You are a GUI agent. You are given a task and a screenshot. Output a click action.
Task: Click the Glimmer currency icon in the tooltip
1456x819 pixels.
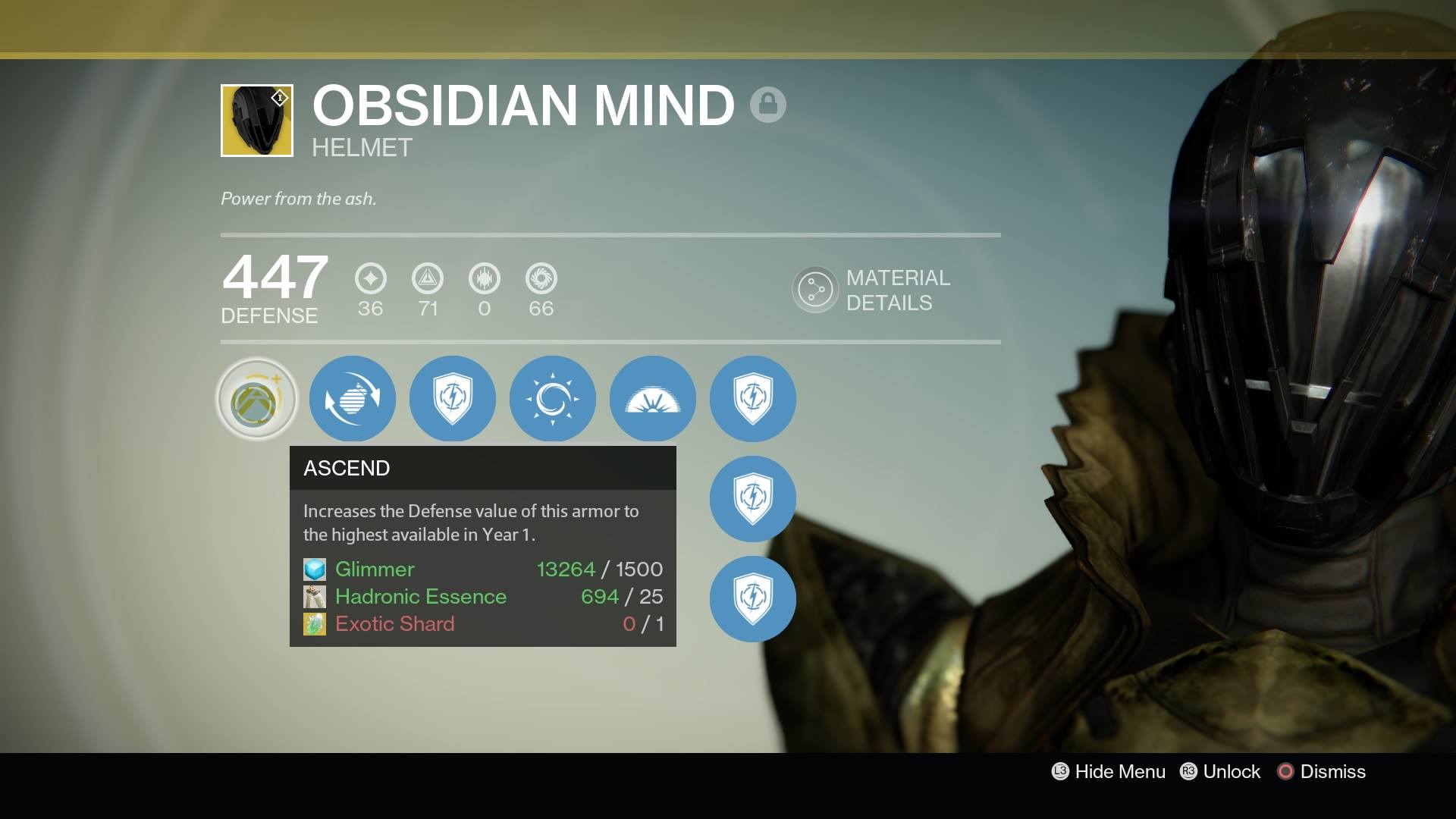[x=315, y=570]
